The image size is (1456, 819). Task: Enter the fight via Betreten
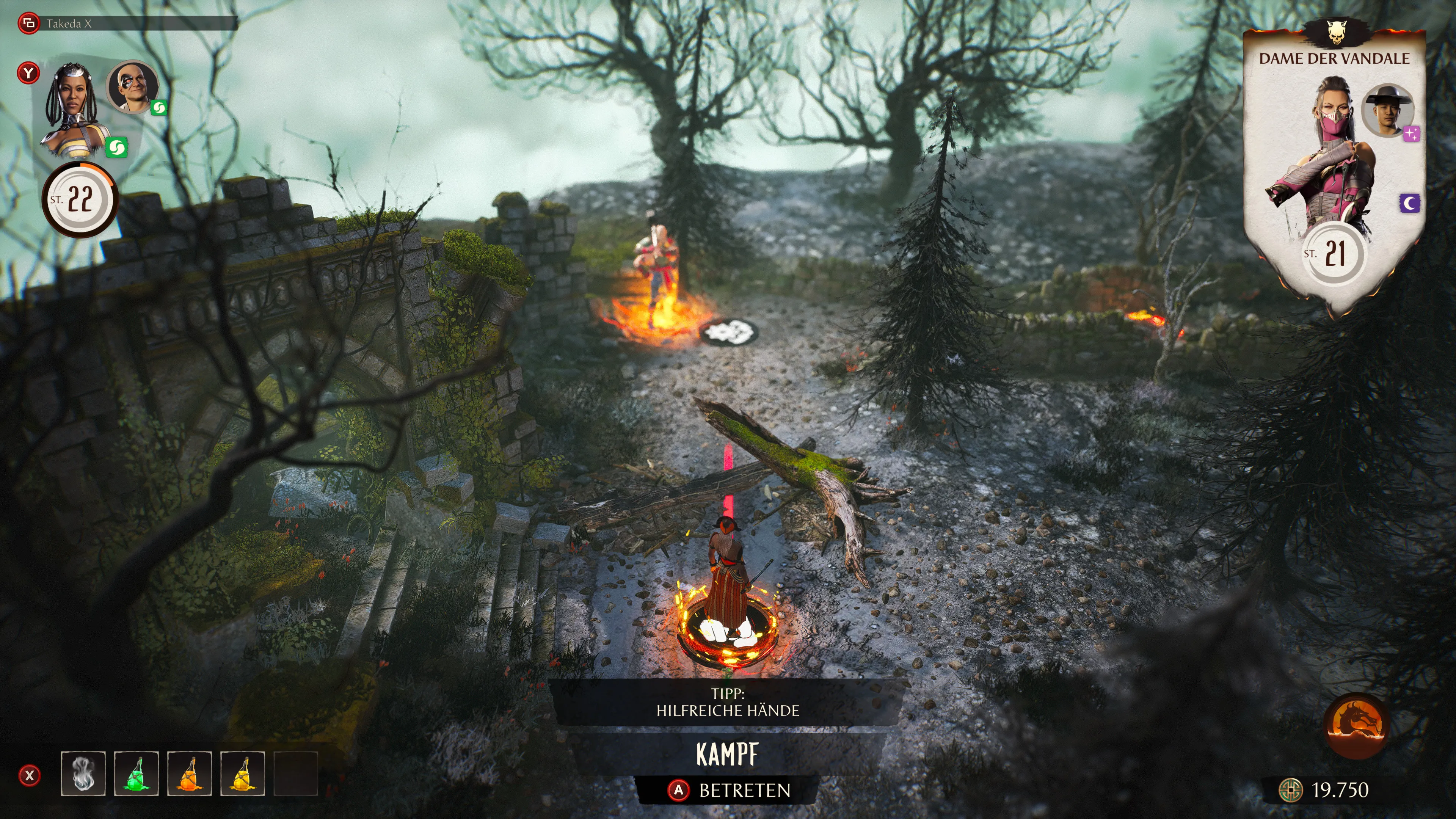tap(729, 790)
